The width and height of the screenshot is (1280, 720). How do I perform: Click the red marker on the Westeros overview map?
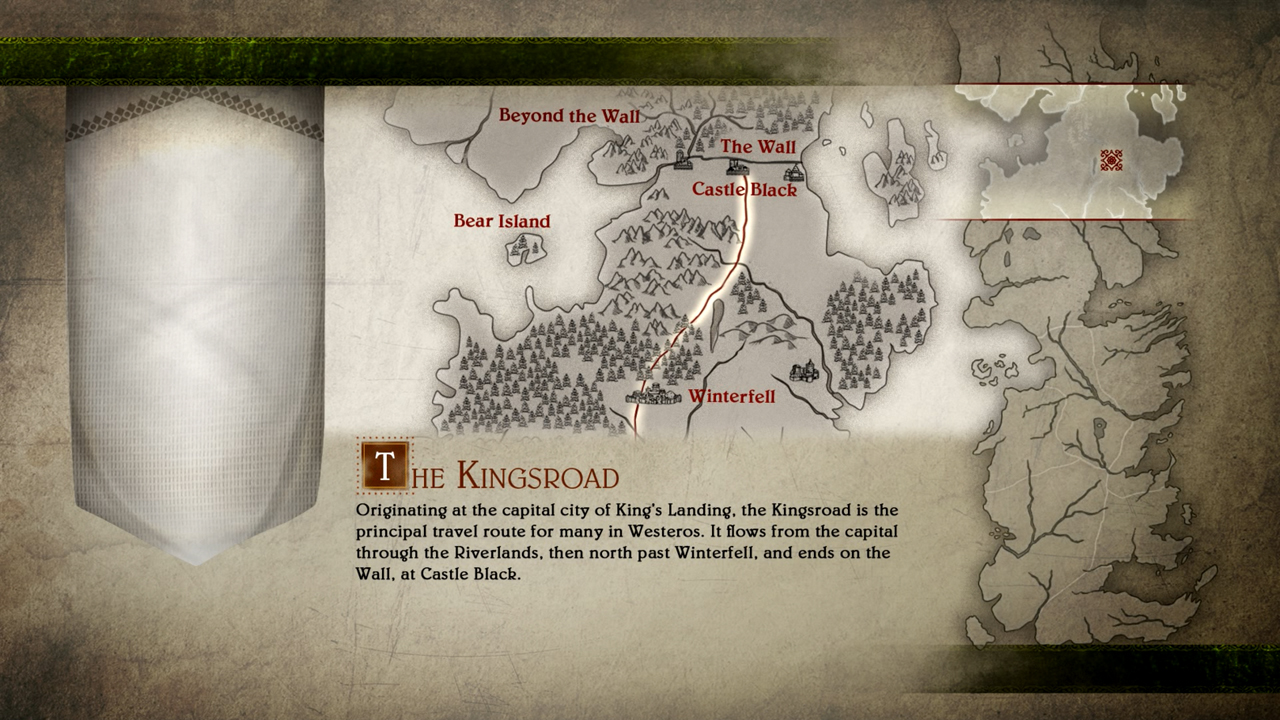point(1111,160)
